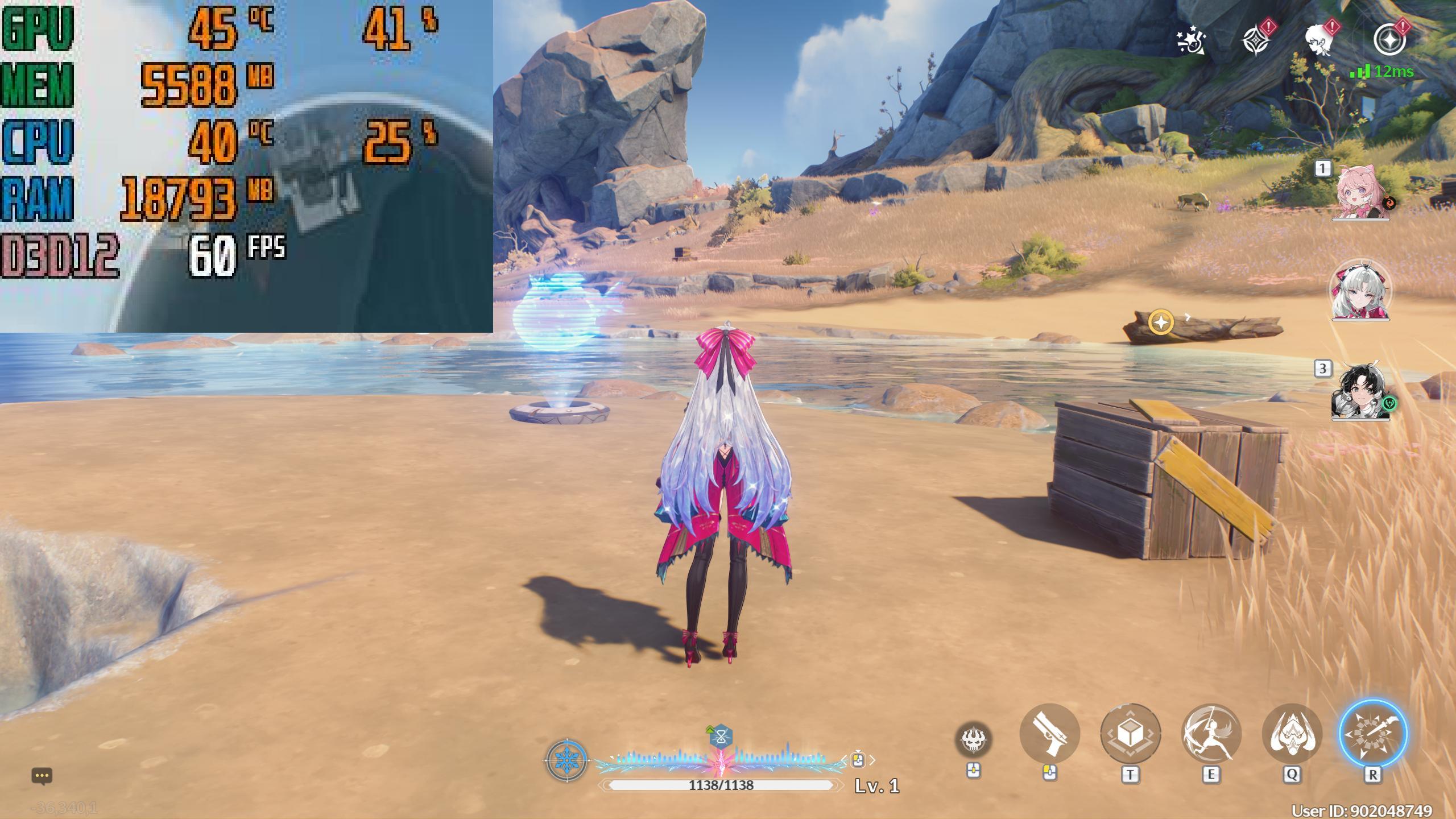The width and height of the screenshot is (1456, 819).
Task: Open the four-pointed star menu with red alert
Action: (1256, 40)
